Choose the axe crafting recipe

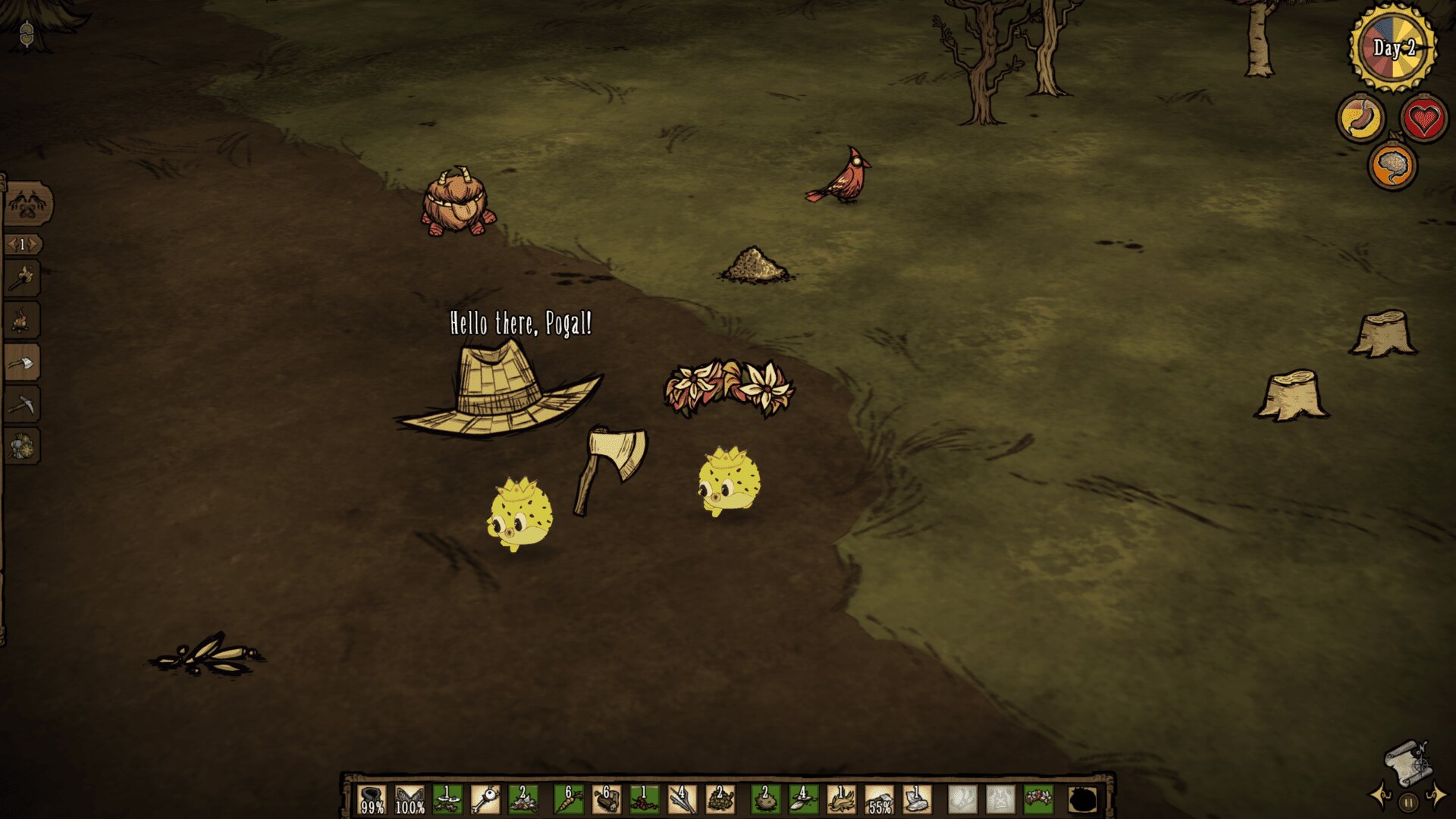[22, 363]
